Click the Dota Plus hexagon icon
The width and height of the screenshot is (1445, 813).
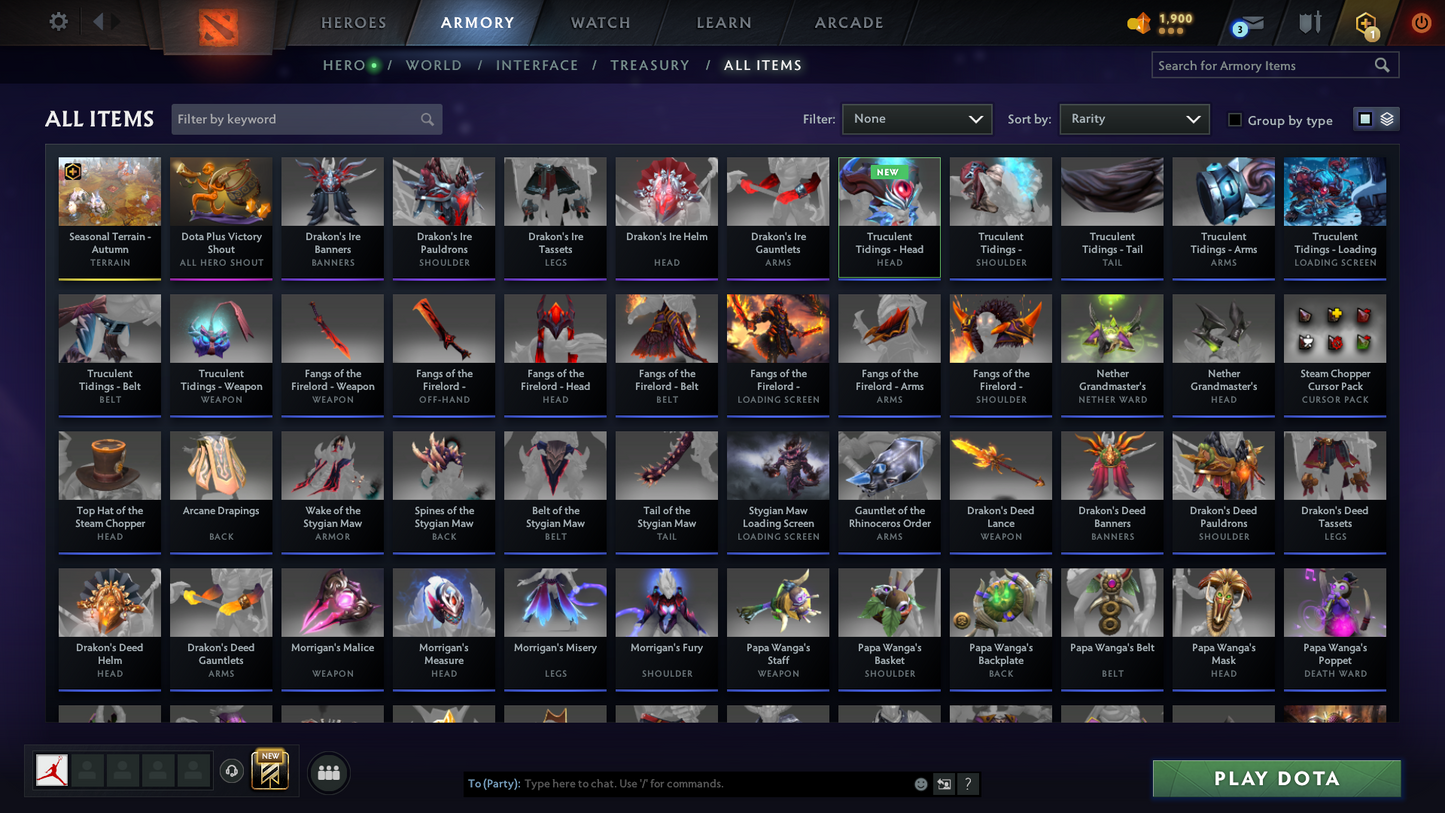(x=1367, y=21)
